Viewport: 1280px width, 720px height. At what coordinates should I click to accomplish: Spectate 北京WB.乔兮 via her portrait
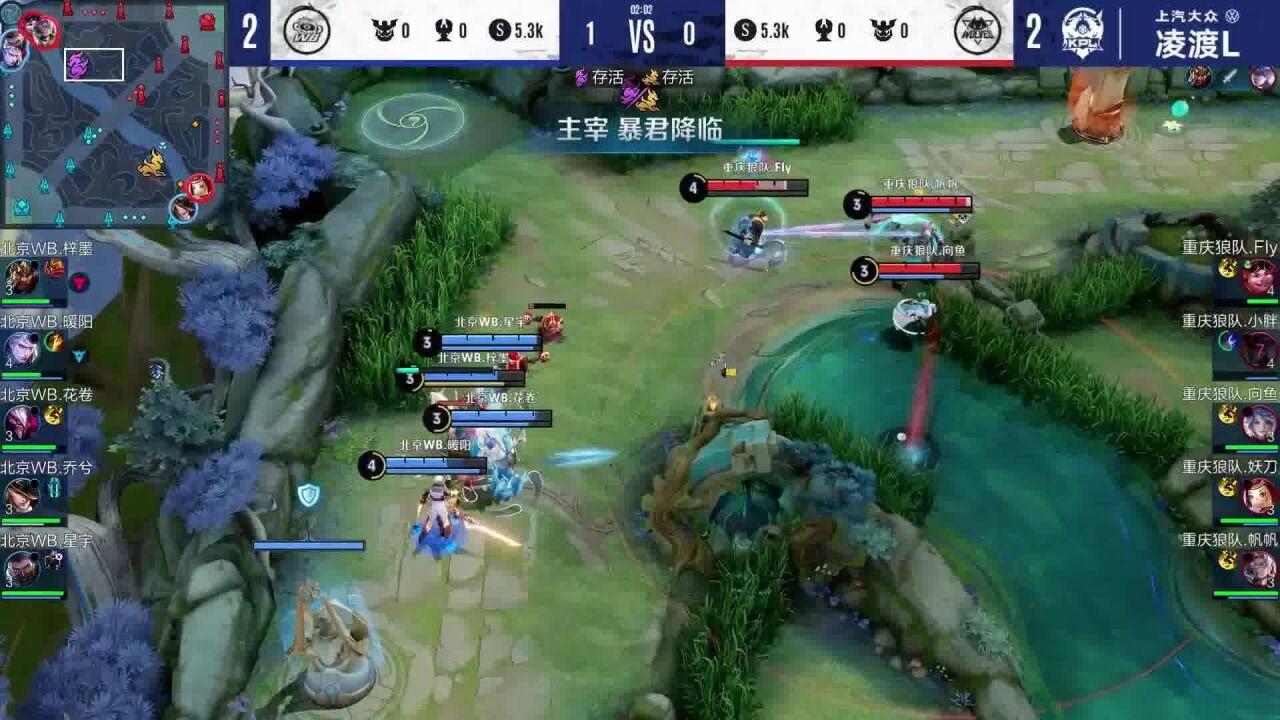coord(22,495)
